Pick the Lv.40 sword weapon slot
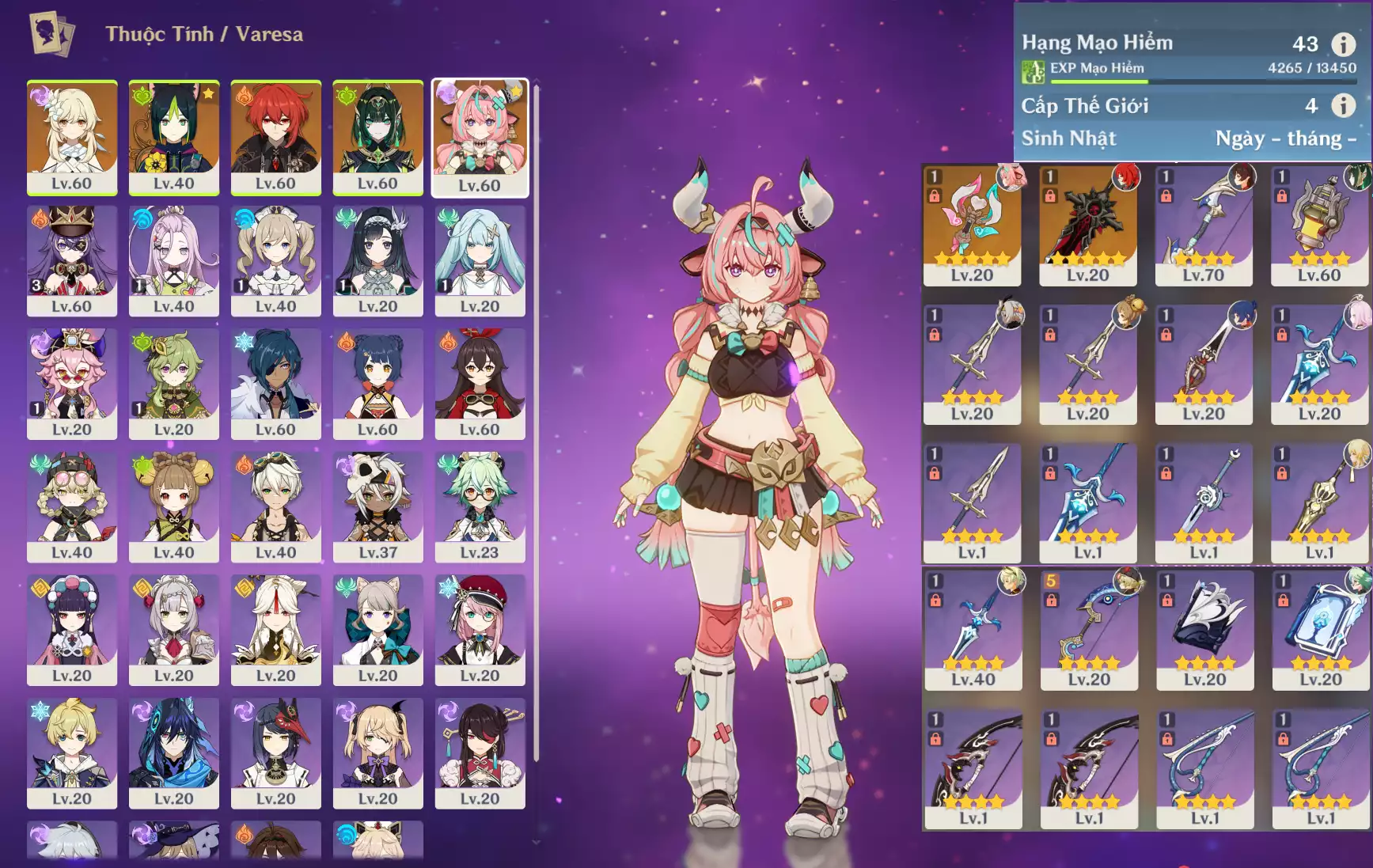Viewport: 1373px width, 868px height. tap(973, 629)
